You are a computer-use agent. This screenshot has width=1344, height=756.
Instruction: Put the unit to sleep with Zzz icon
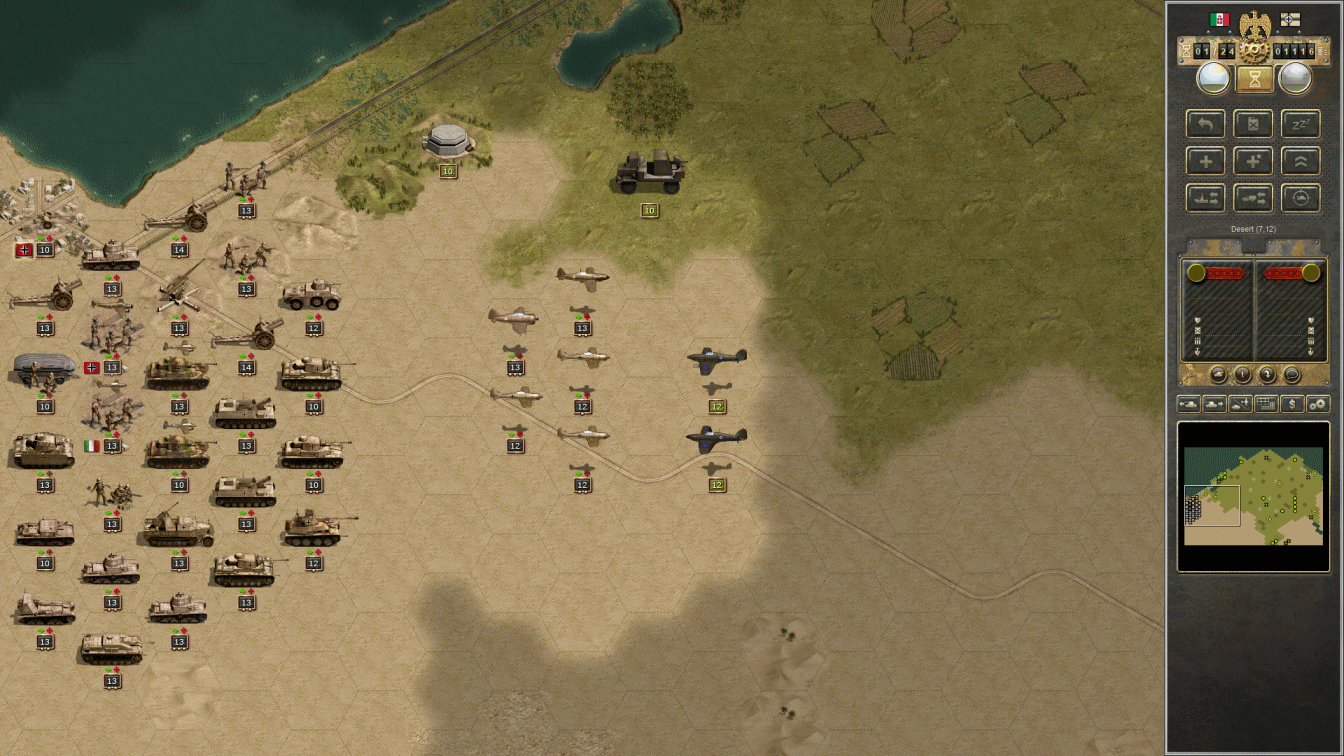(x=1300, y=124)
